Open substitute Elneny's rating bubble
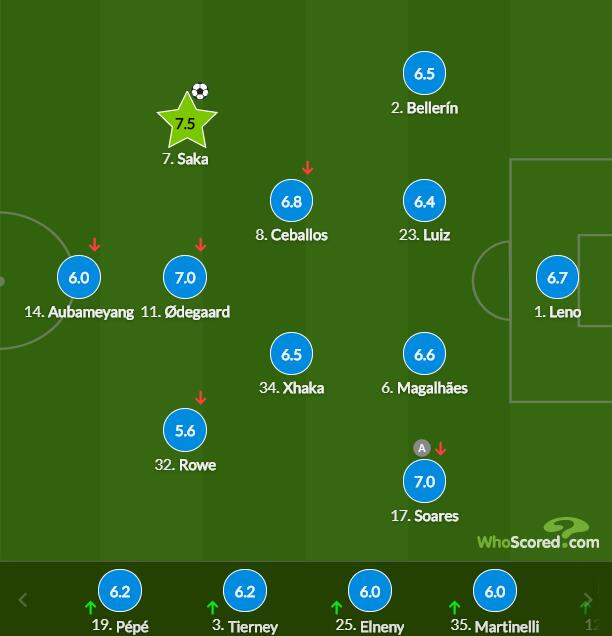 [x=370, y=592]
